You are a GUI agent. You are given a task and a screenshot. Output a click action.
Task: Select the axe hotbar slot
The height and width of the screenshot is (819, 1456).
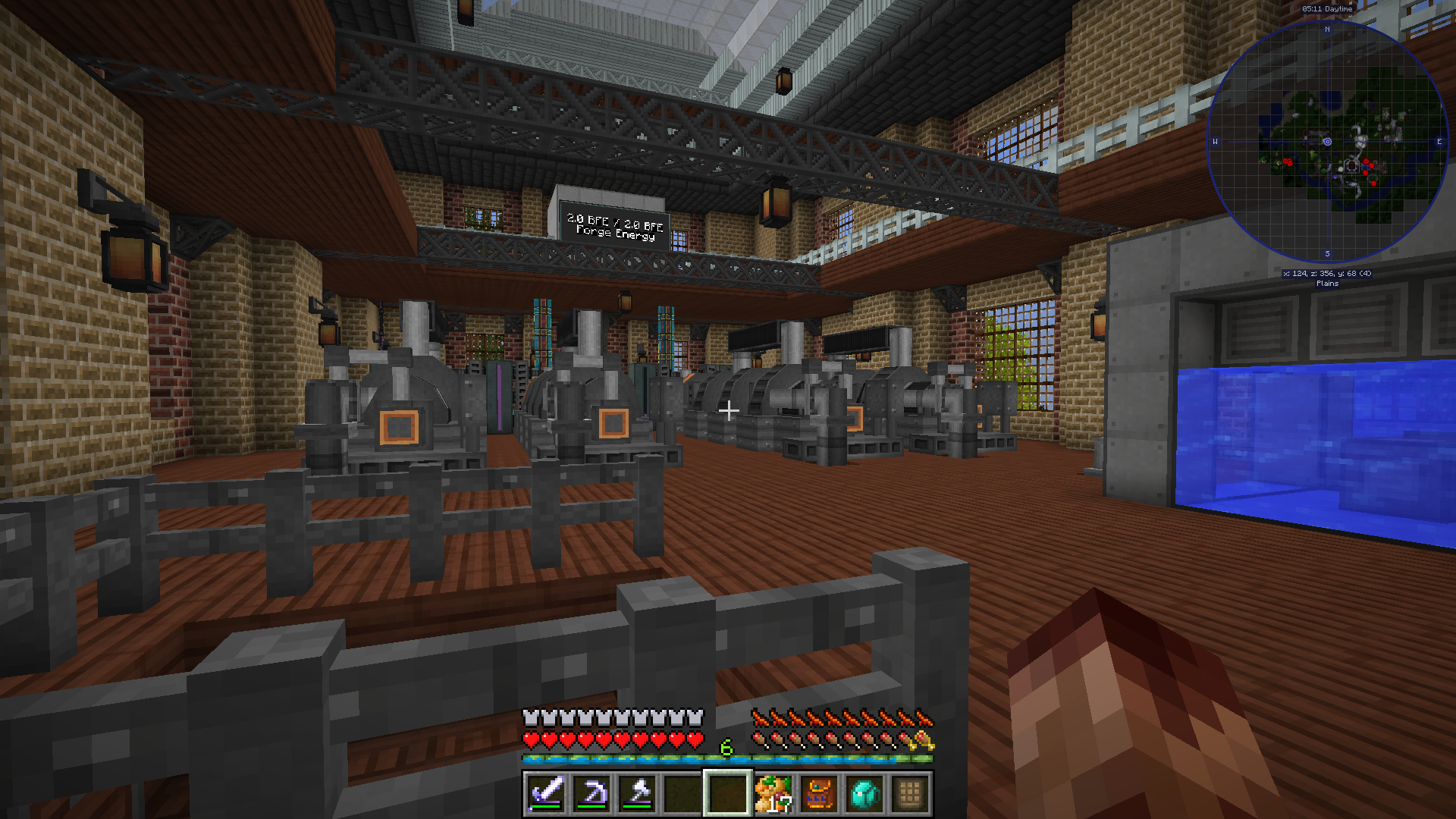pos(637,793)
